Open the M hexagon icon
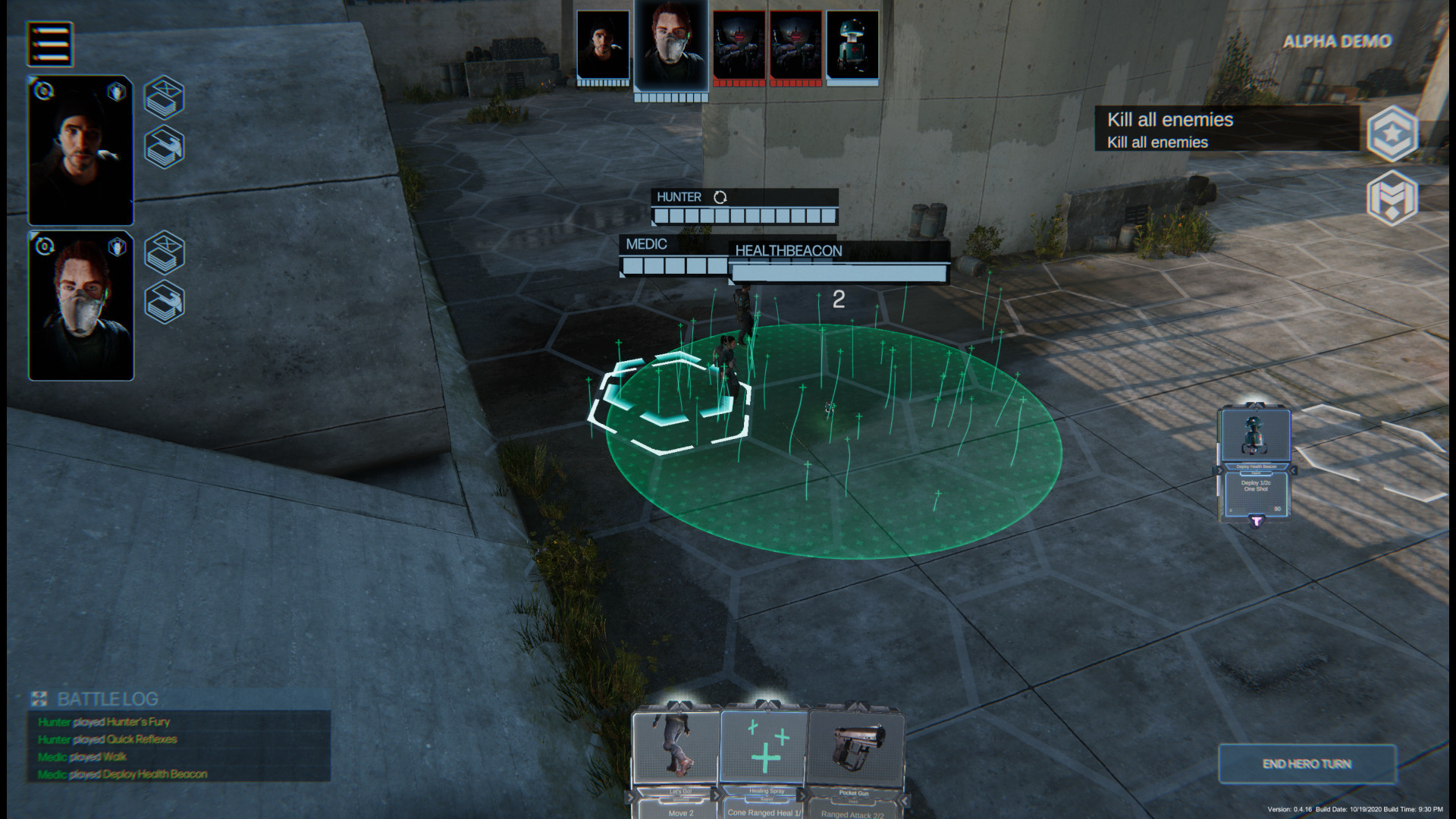 (1392, 197)
